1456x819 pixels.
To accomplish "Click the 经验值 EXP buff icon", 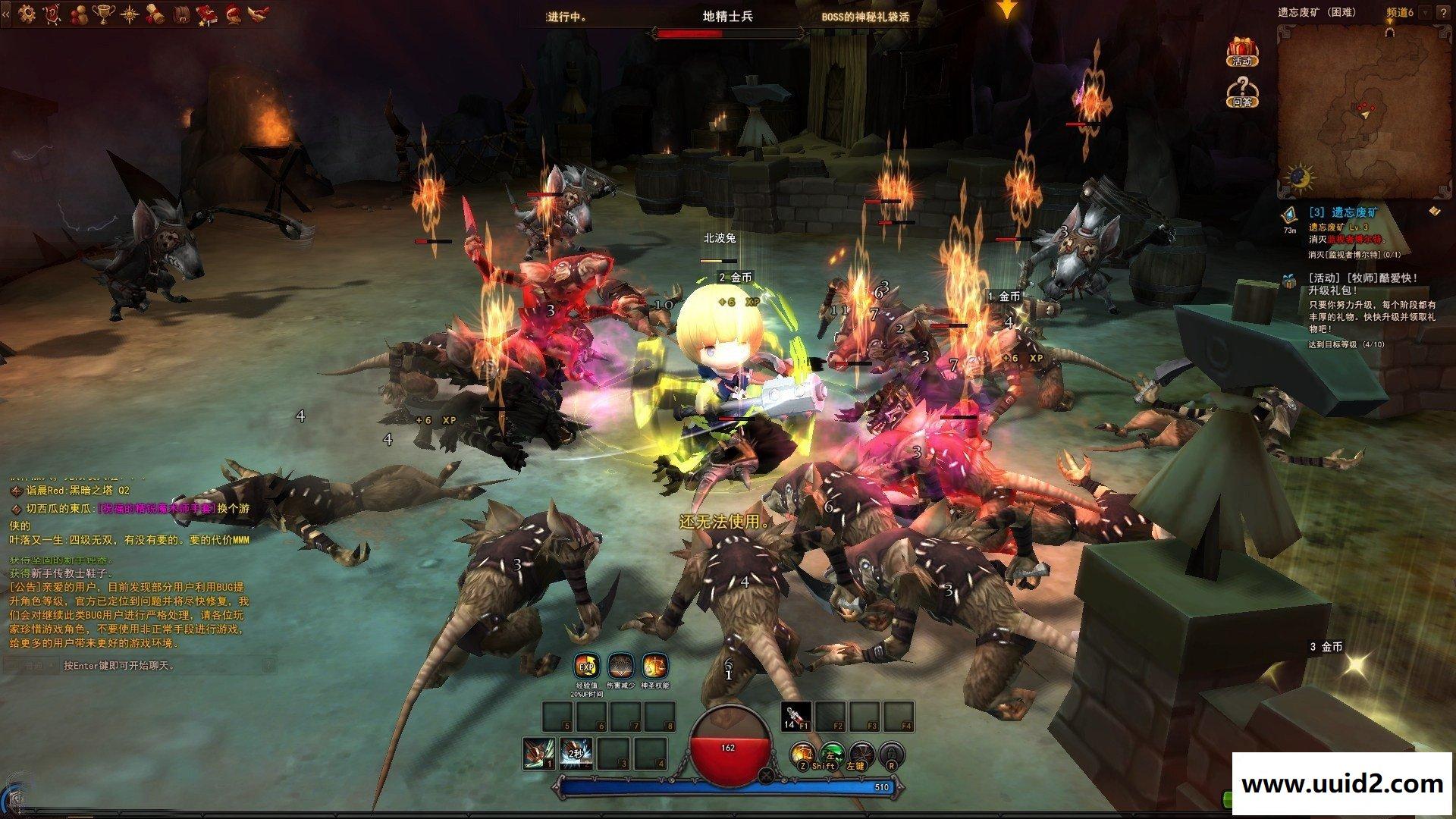I will [586, 667].
